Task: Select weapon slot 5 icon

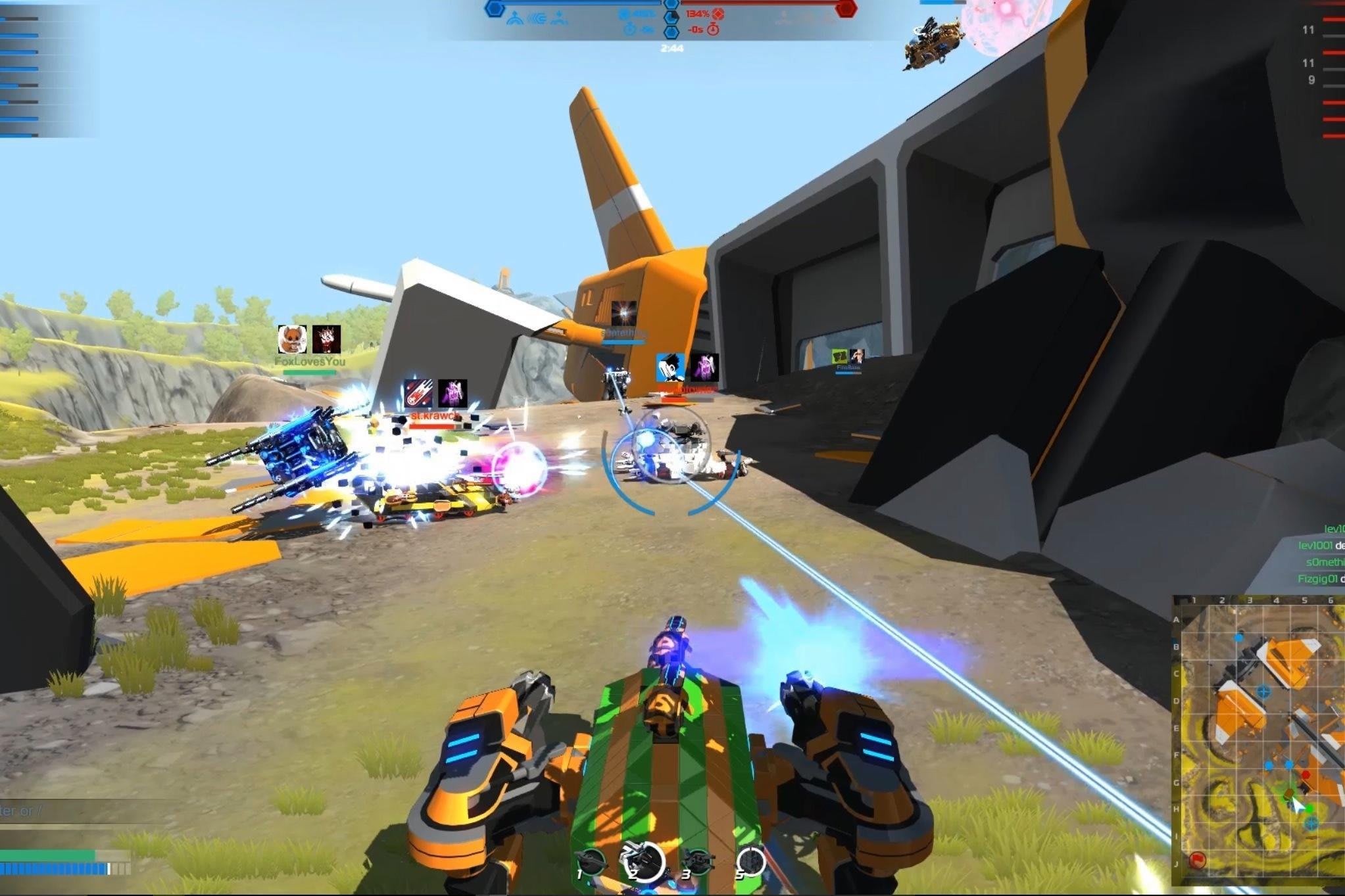Action: [x=752, y=860]
